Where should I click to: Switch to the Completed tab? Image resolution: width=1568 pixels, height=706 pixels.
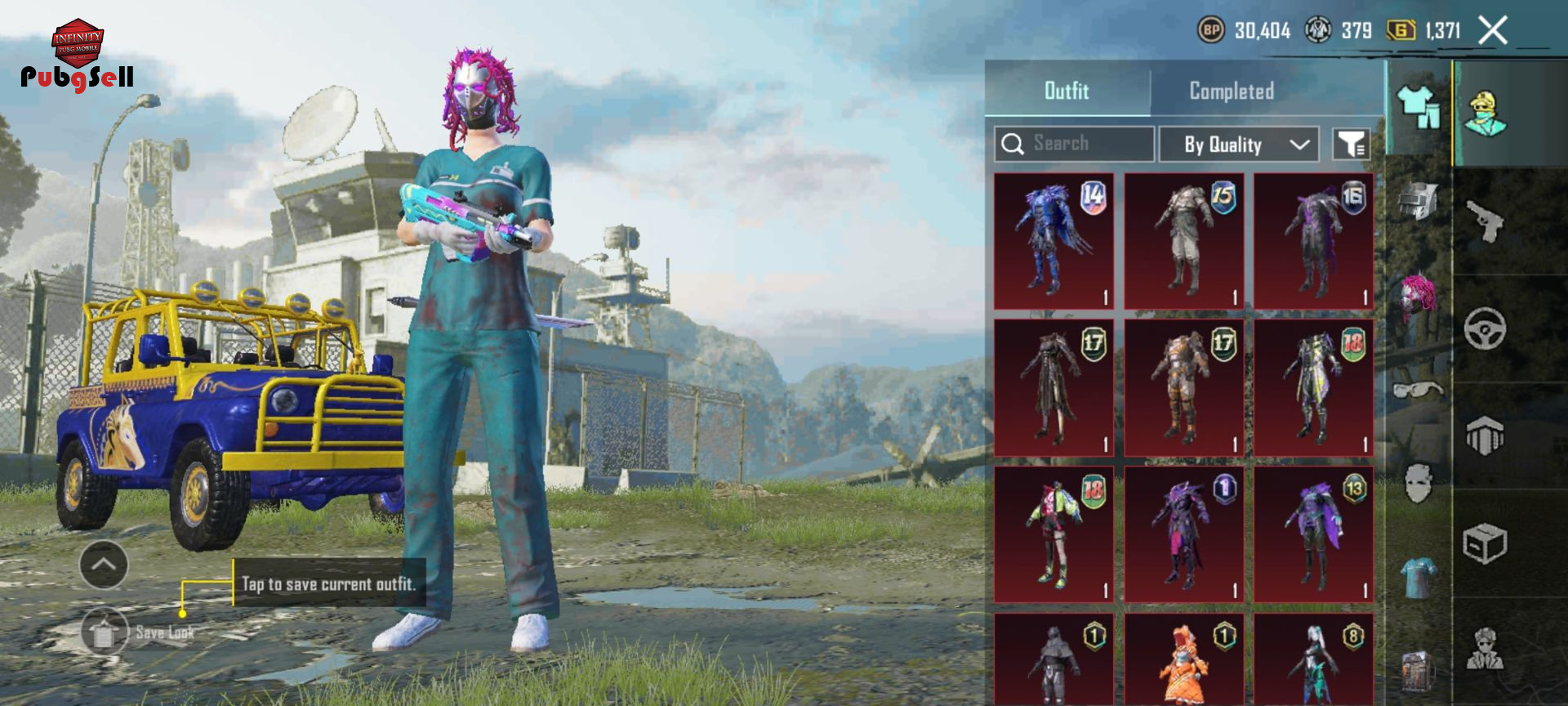point(1231,91)
